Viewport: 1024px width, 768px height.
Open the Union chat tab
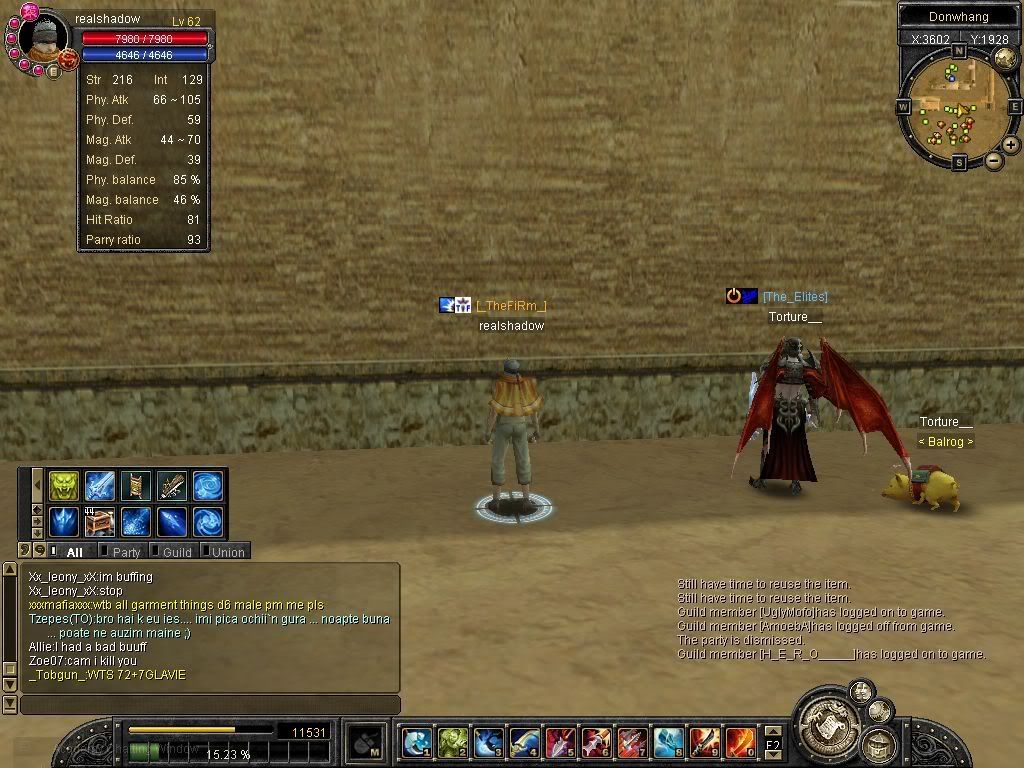(x=226, y=551)
